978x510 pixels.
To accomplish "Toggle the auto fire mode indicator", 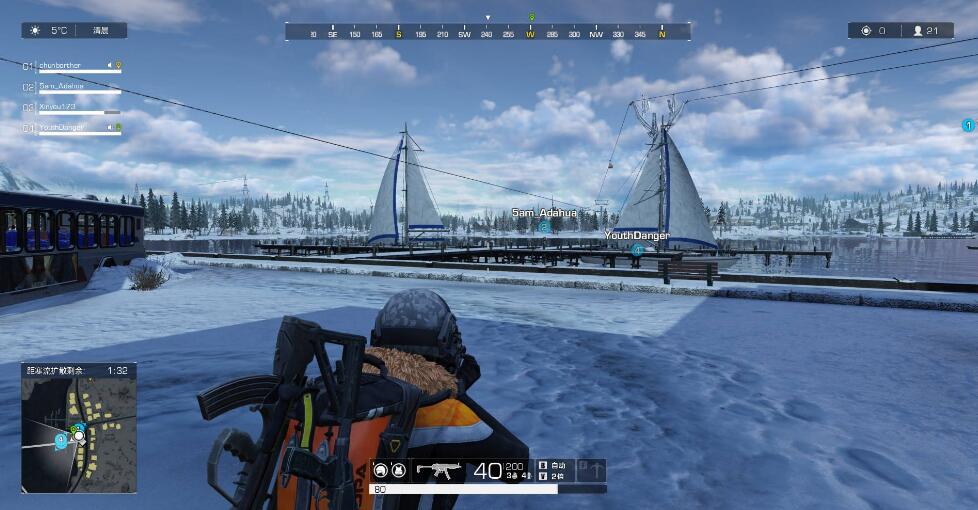I will 553,465.
